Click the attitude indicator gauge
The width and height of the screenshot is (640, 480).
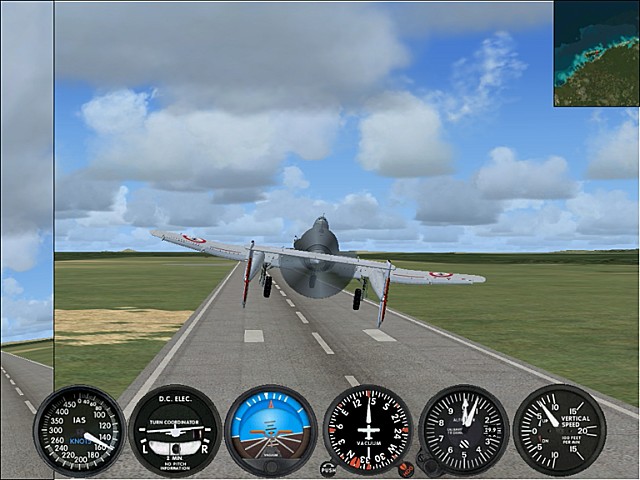(x=271, y=430)
